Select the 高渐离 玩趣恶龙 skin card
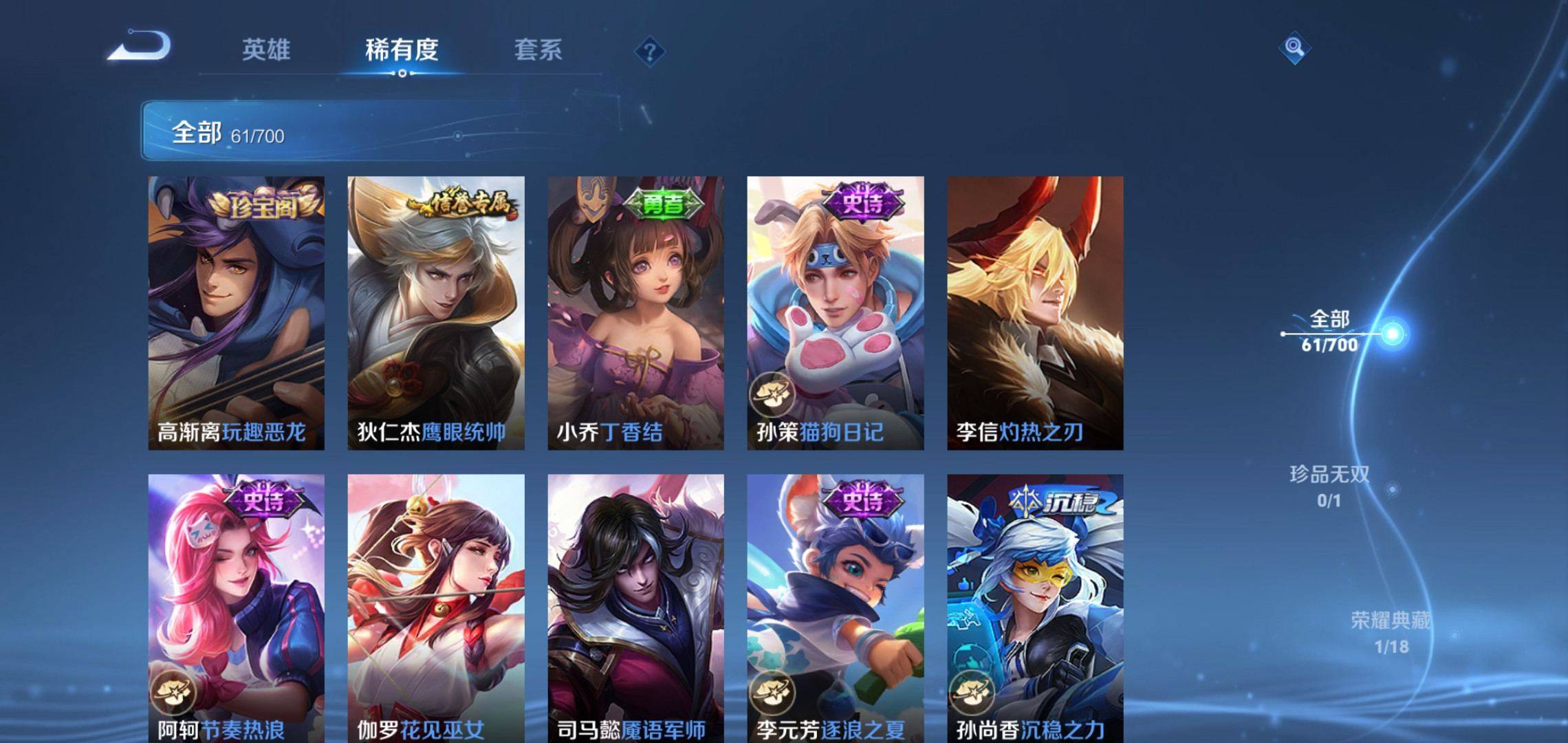Viewport: 1568px width, 743px height. click(x=236, y=313)
